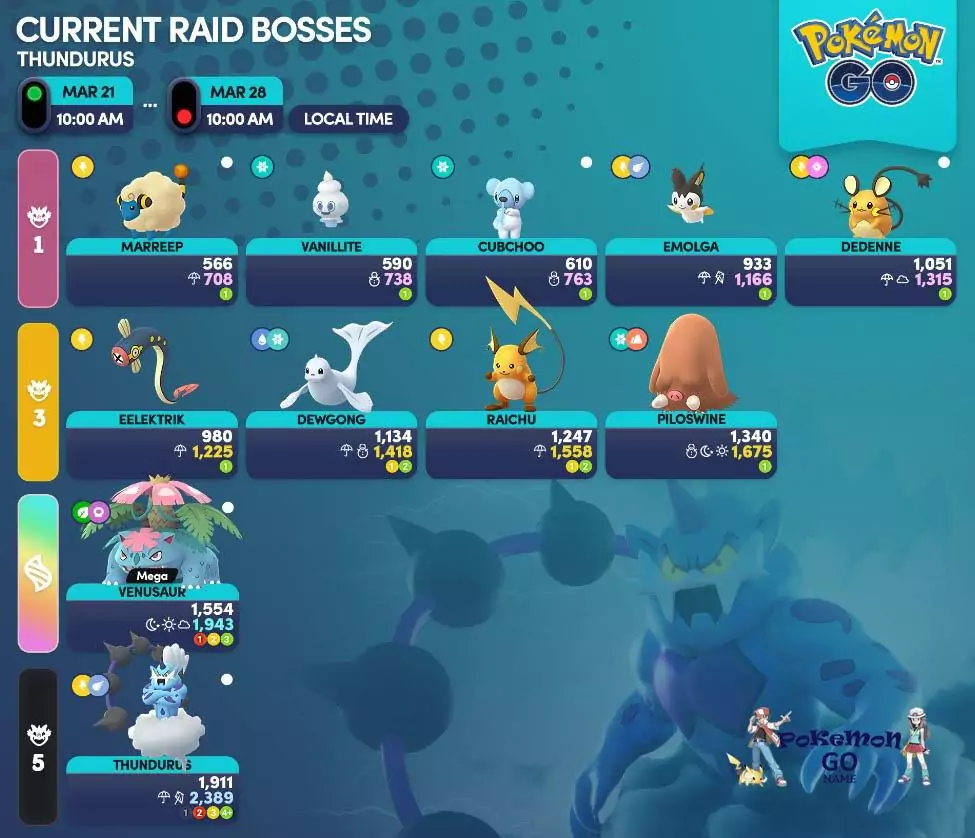Select the tier 1 raid bar
Image resolution: width=975 pixels, height=838 pixels.
38,229
